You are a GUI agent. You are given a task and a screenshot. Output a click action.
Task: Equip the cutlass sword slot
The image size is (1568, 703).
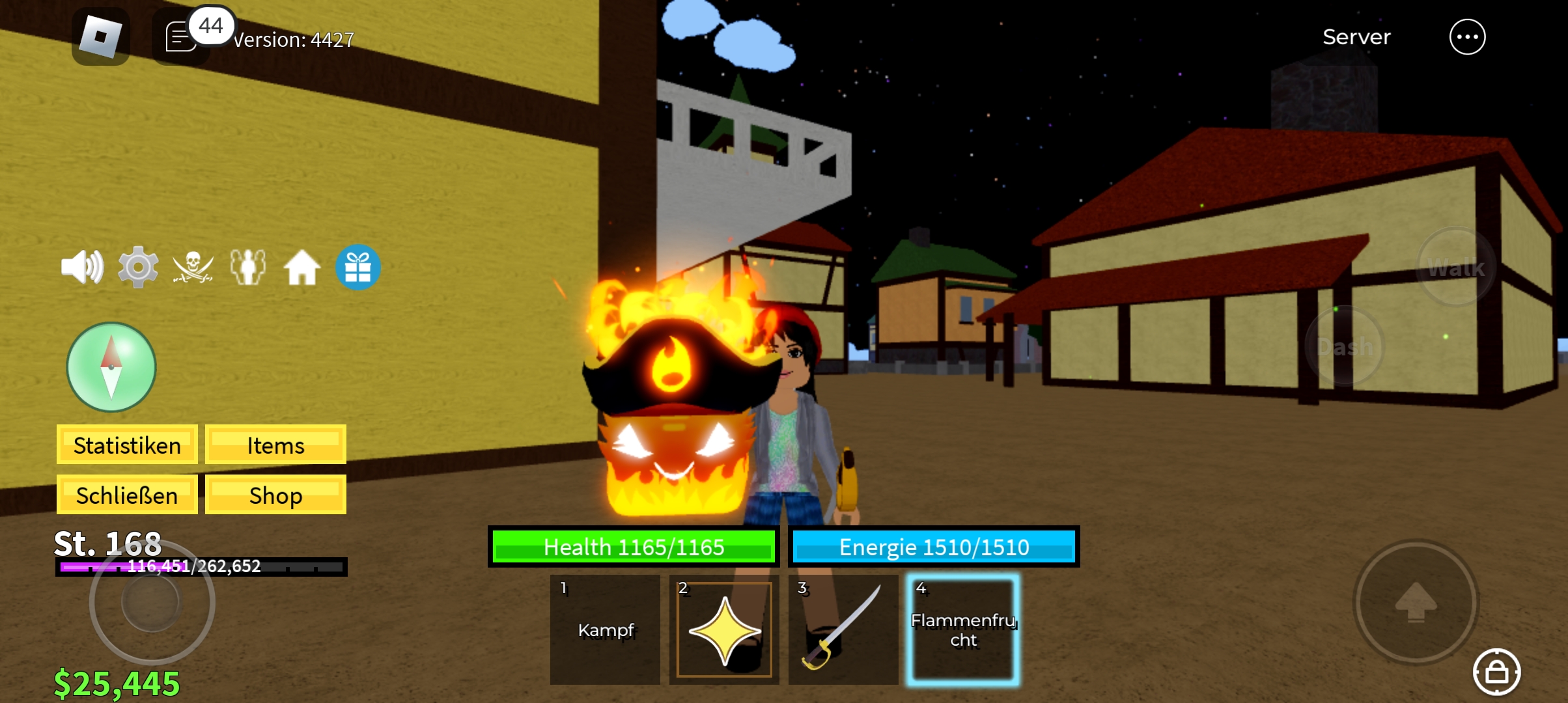coord(843,629)
